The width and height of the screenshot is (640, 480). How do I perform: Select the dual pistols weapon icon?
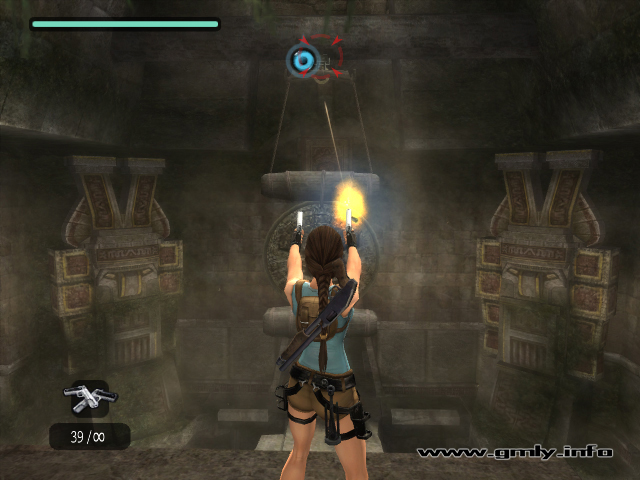(86, 396)
